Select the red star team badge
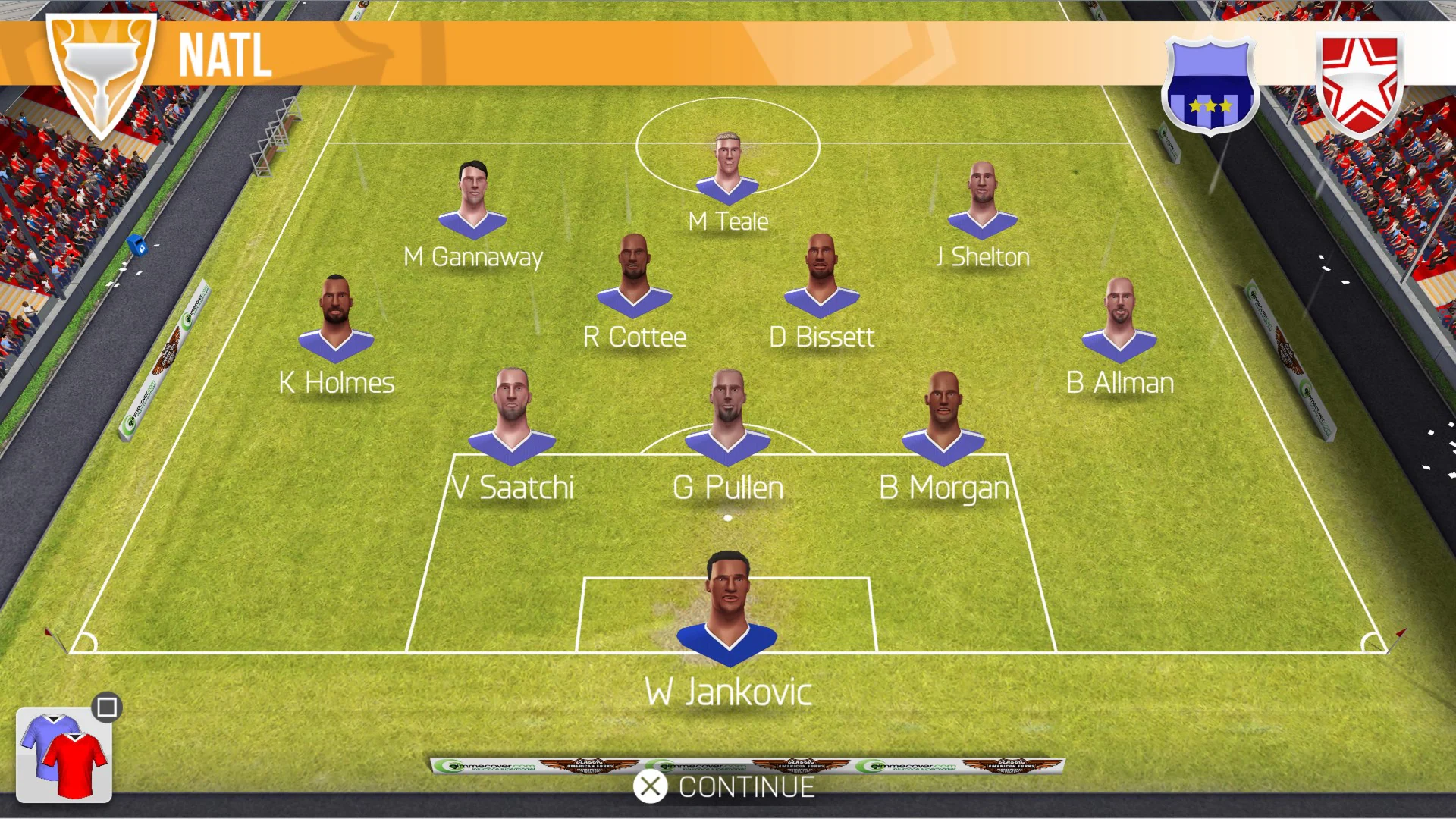The image size is (1456, 819). (x=1359, y=84)
